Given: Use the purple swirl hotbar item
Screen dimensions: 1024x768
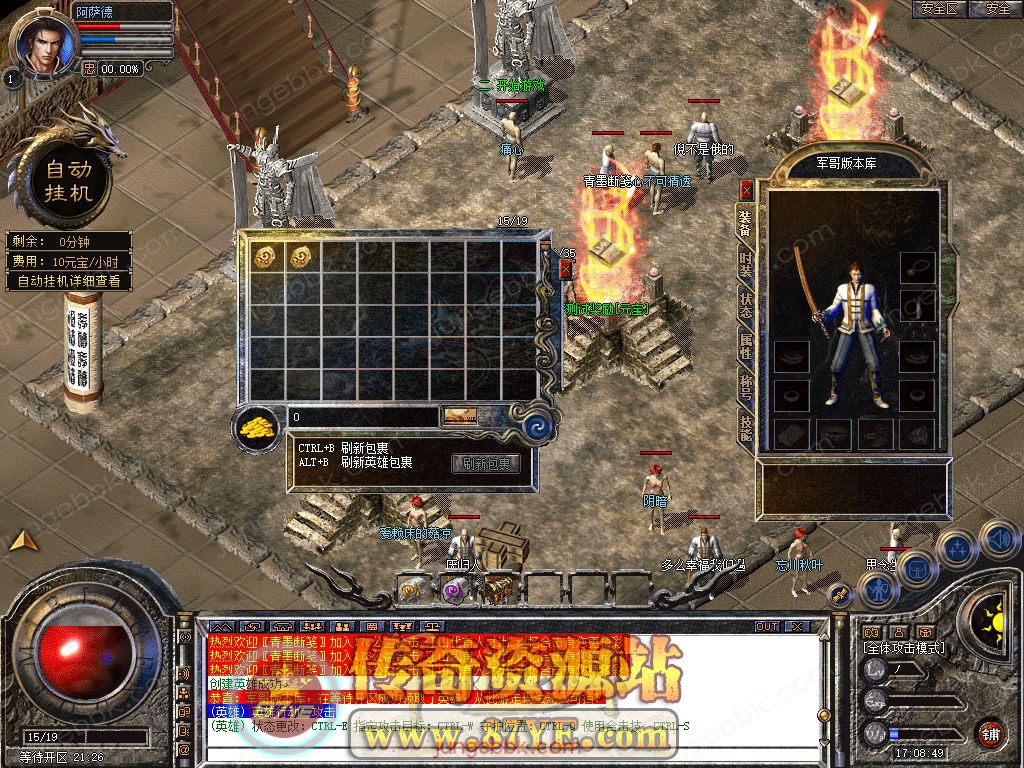Looking at the screenshot, I should pyautogui.click(x=455, y=592).
